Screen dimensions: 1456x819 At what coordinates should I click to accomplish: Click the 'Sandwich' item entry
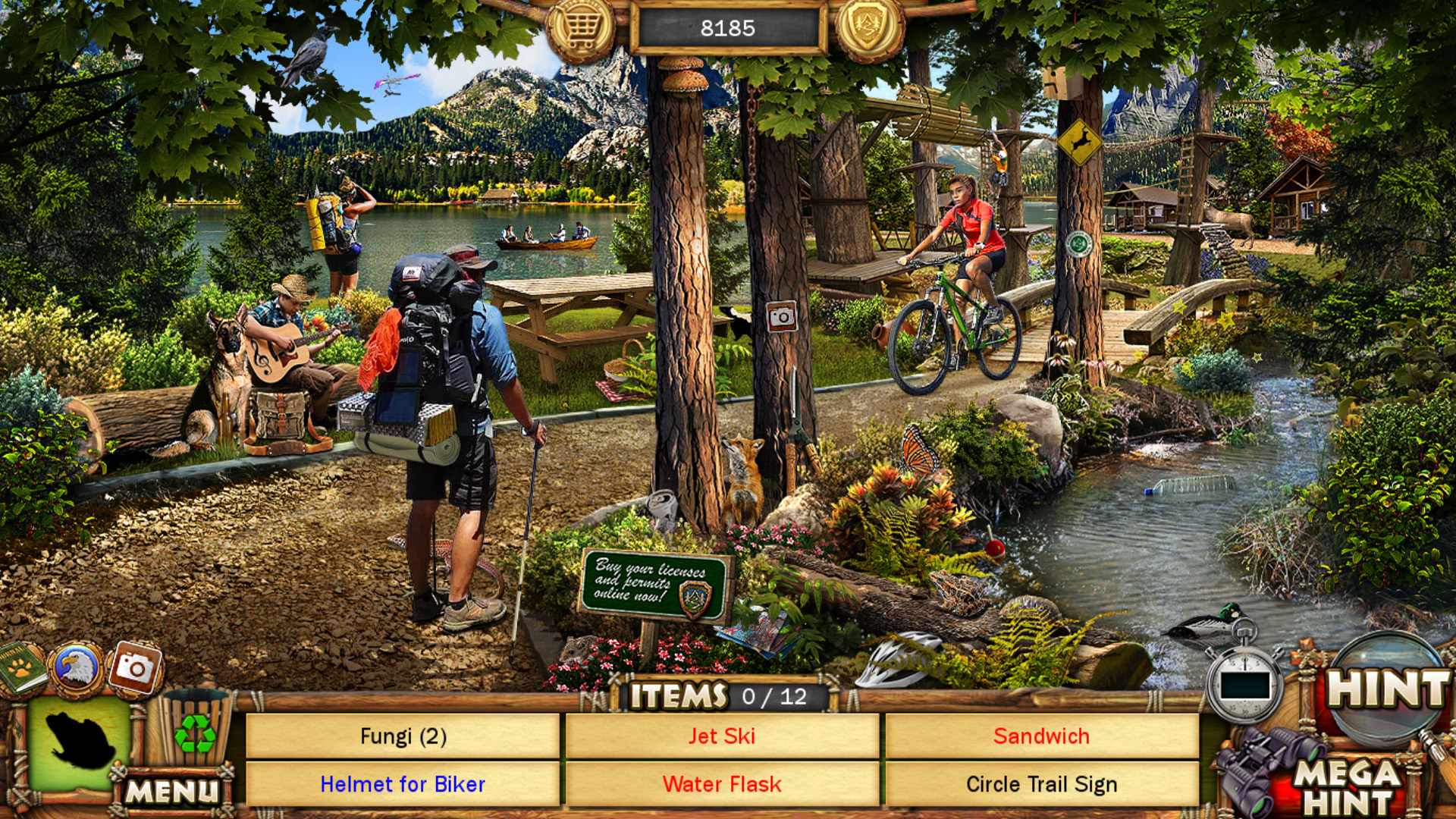click(x=1040, y=736)
